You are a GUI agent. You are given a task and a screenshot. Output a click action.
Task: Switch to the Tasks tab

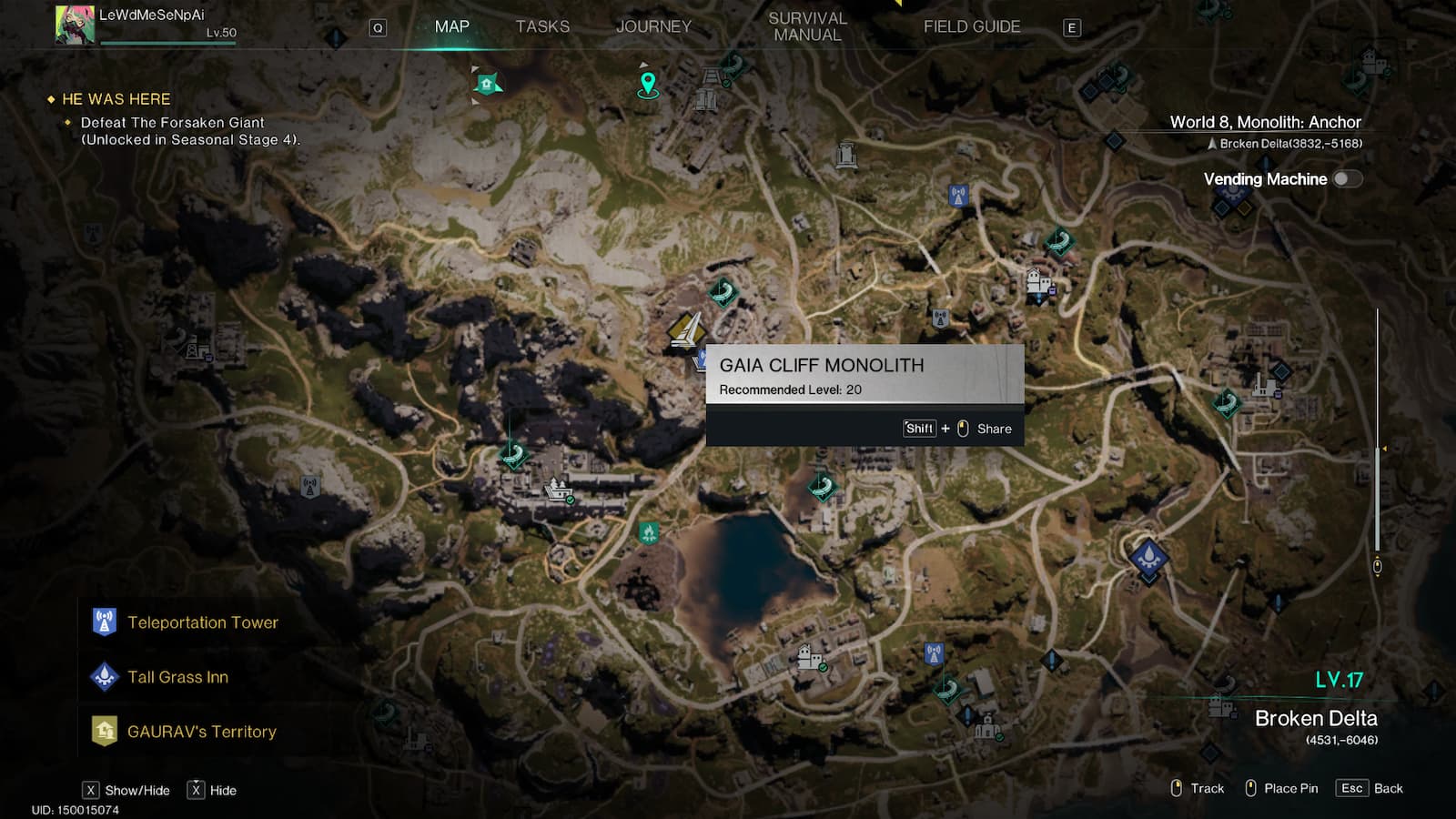click(542, 26)
